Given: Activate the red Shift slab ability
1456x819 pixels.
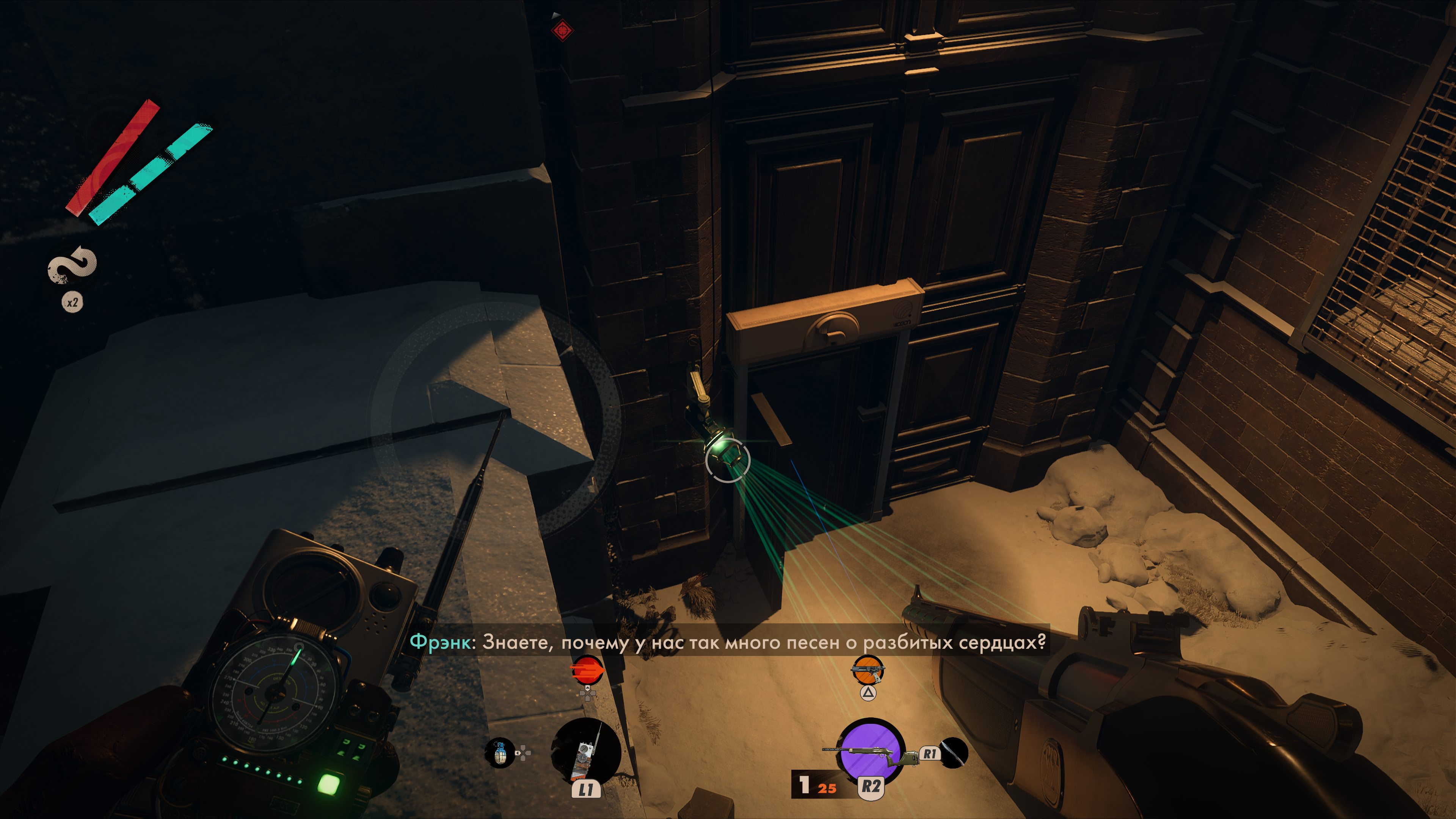Looking at the screenshot, I should (x=587, y=671).
